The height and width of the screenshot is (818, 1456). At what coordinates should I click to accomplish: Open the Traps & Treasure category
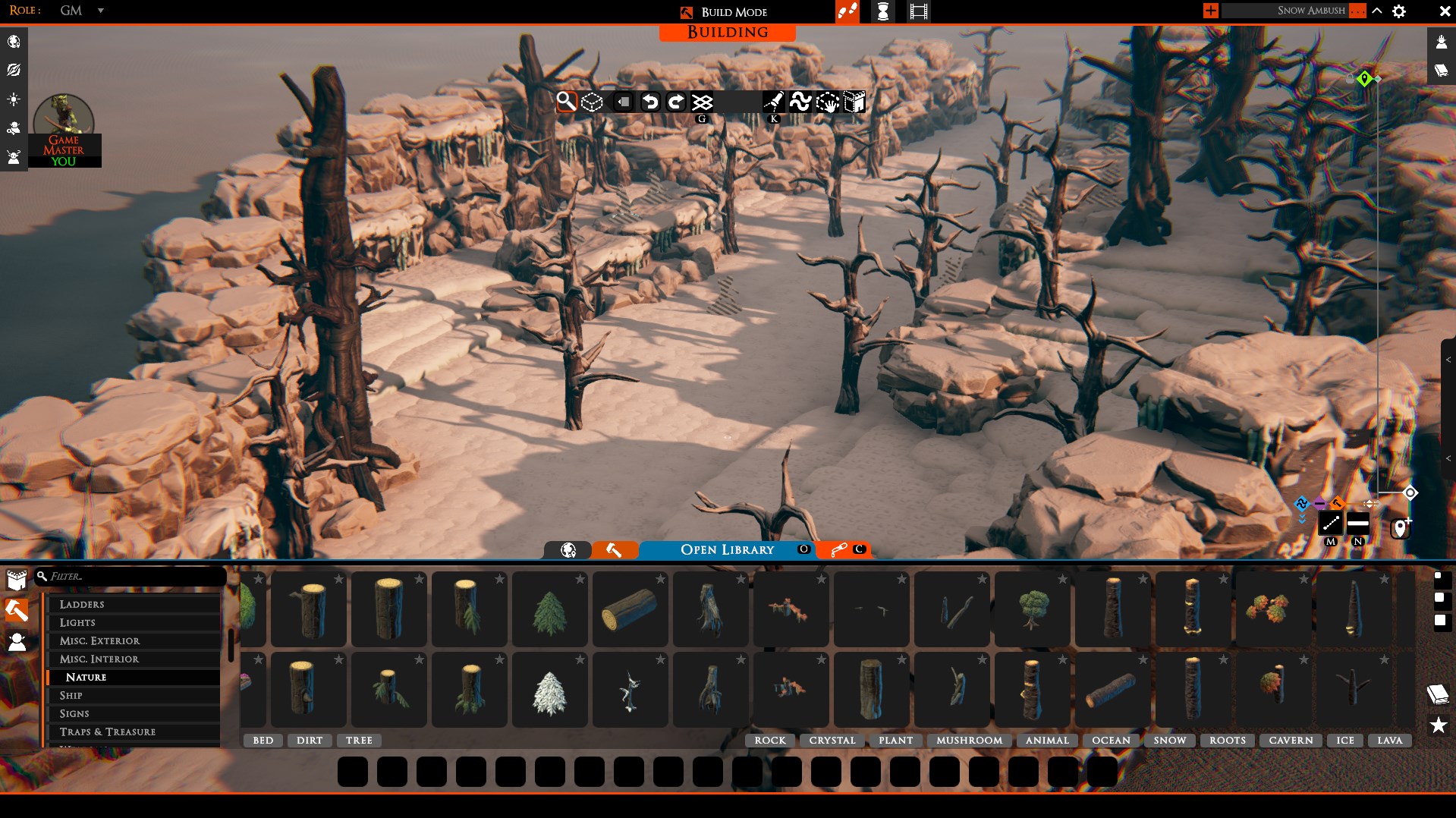[108, 731]
